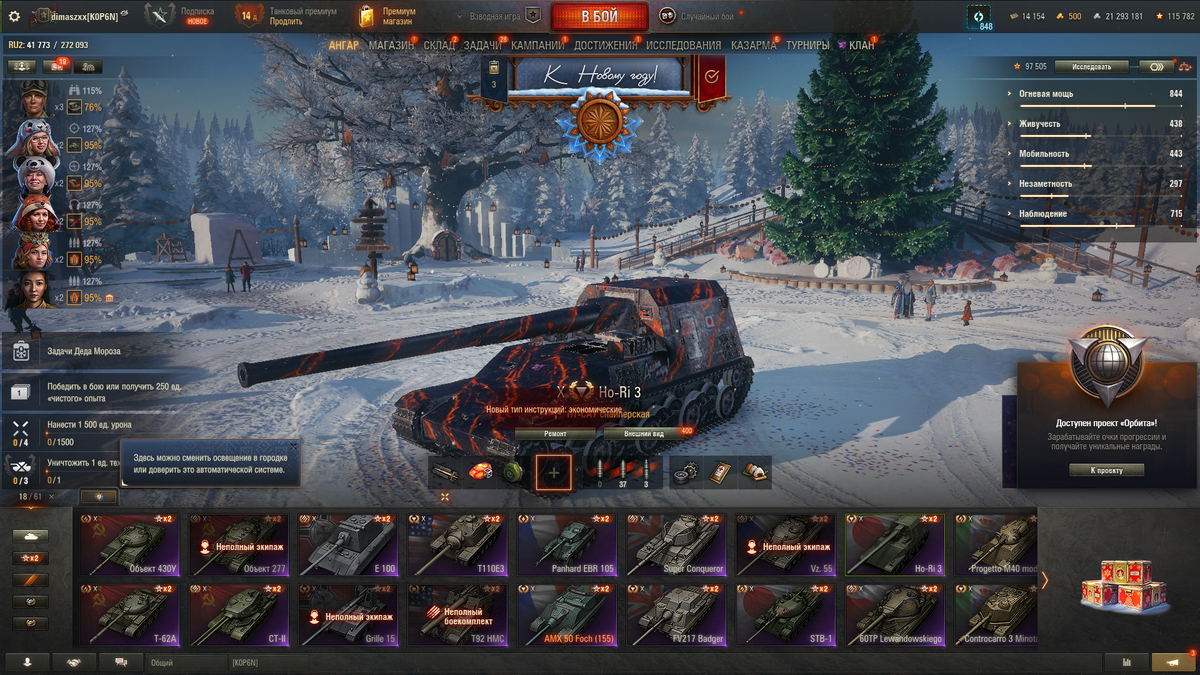Screen dimensions: 1200x675
Task: Click the empty plus equipment slot
Action: click(x=554, y=473)
